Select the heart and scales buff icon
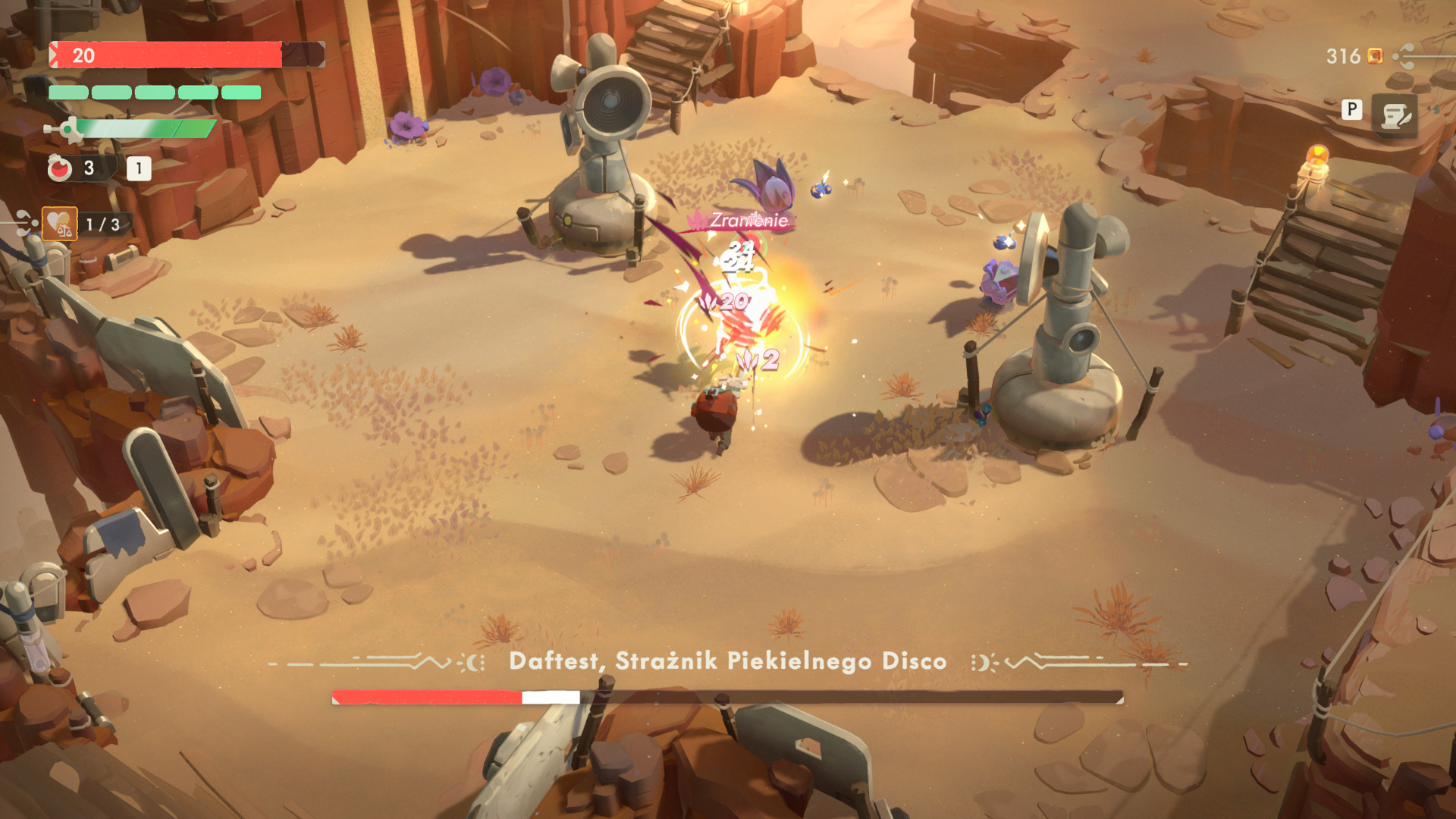Viewport: 1456px width, 819px height. 60,224
